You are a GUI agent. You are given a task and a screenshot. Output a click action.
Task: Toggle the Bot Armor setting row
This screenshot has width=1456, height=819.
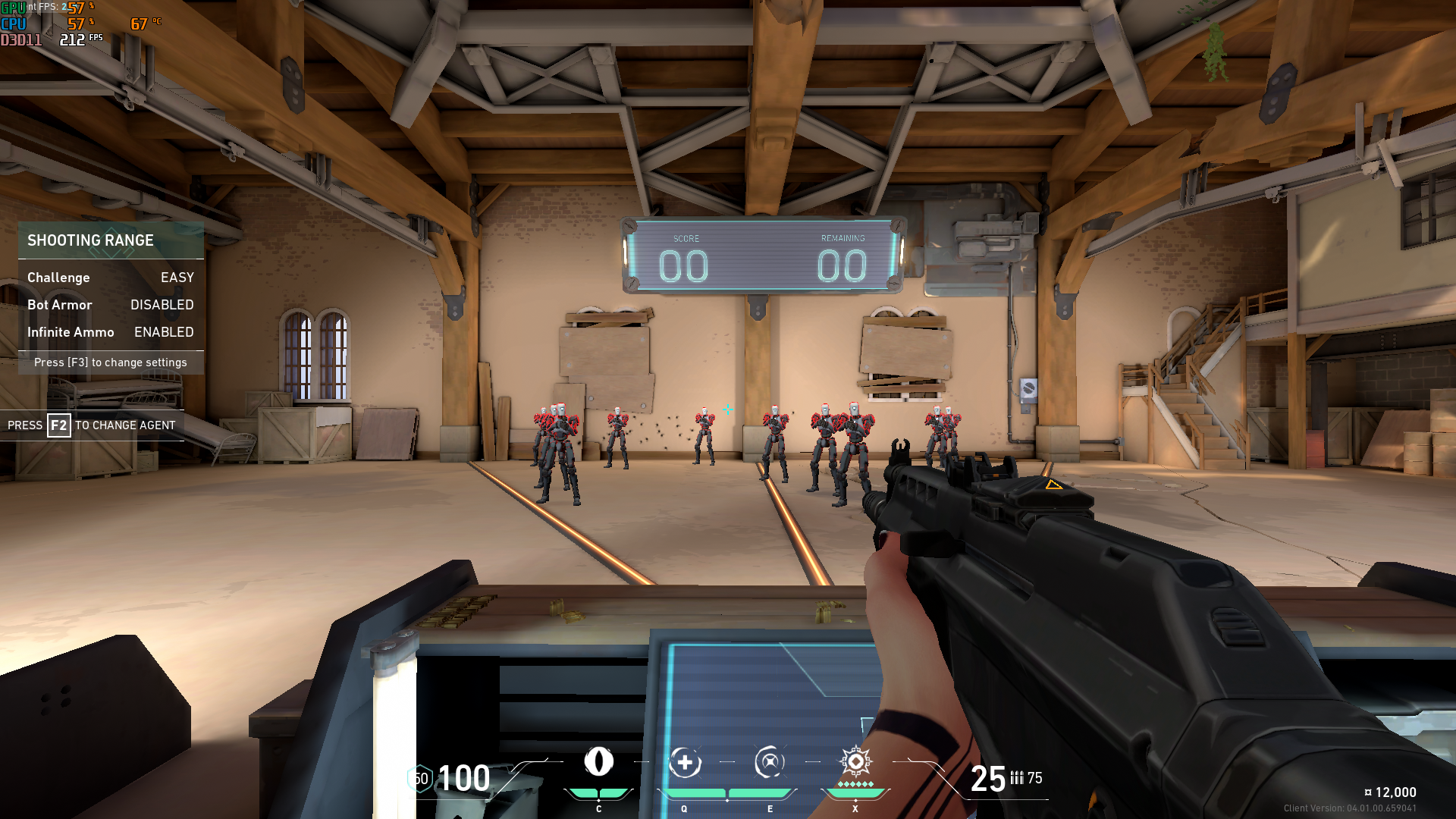click(x=111, y=305)
